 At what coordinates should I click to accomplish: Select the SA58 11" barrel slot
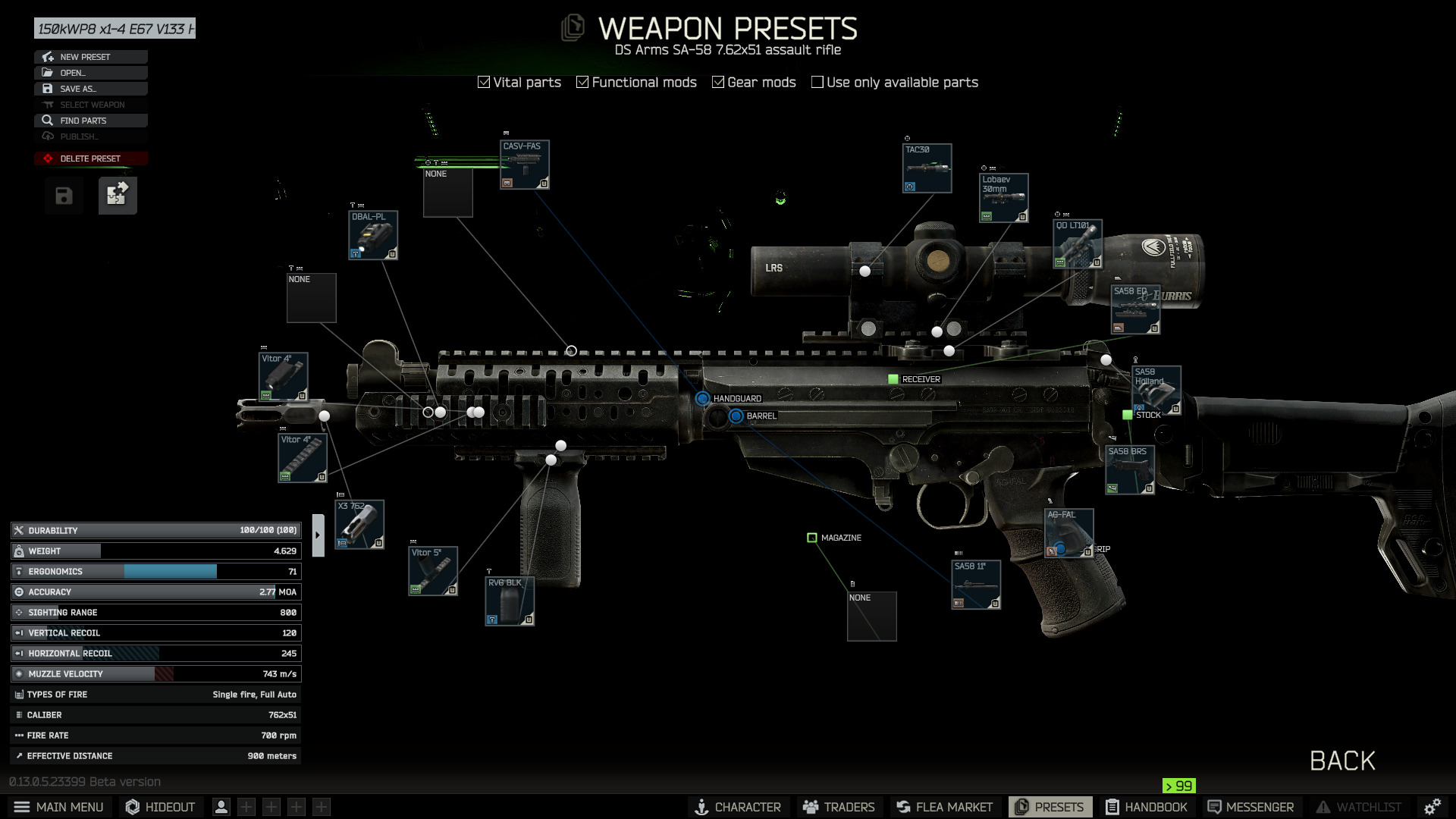976,585
